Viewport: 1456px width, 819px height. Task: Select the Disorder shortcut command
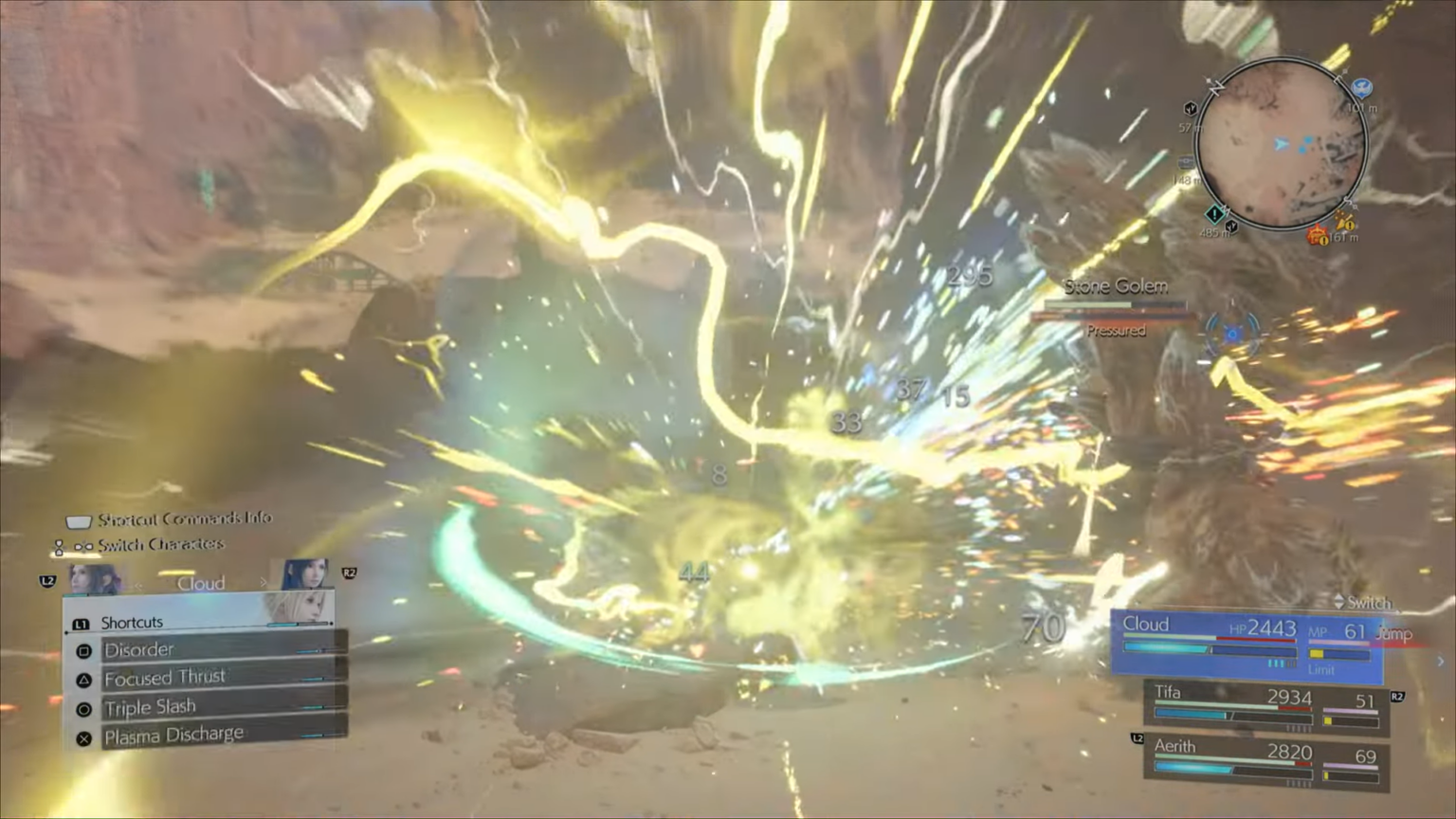coord(140,650)
